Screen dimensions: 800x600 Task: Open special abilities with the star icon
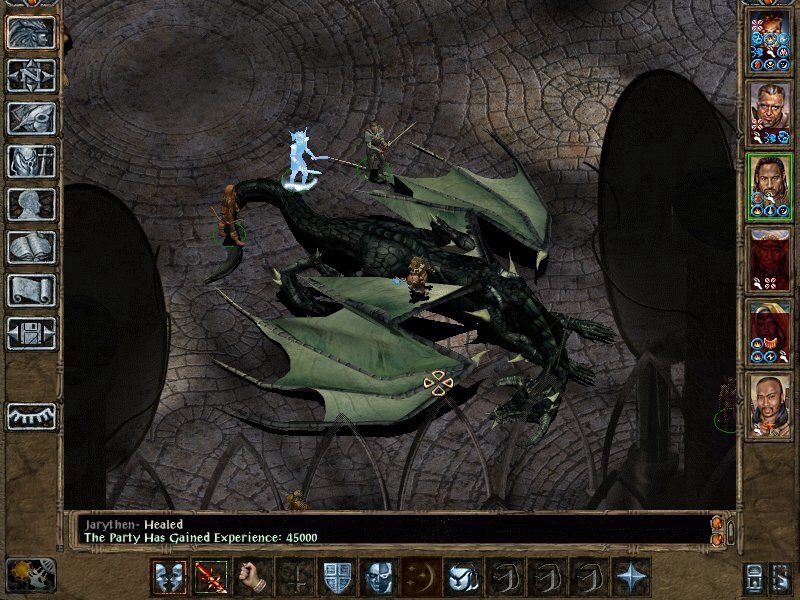pos(632,578)
